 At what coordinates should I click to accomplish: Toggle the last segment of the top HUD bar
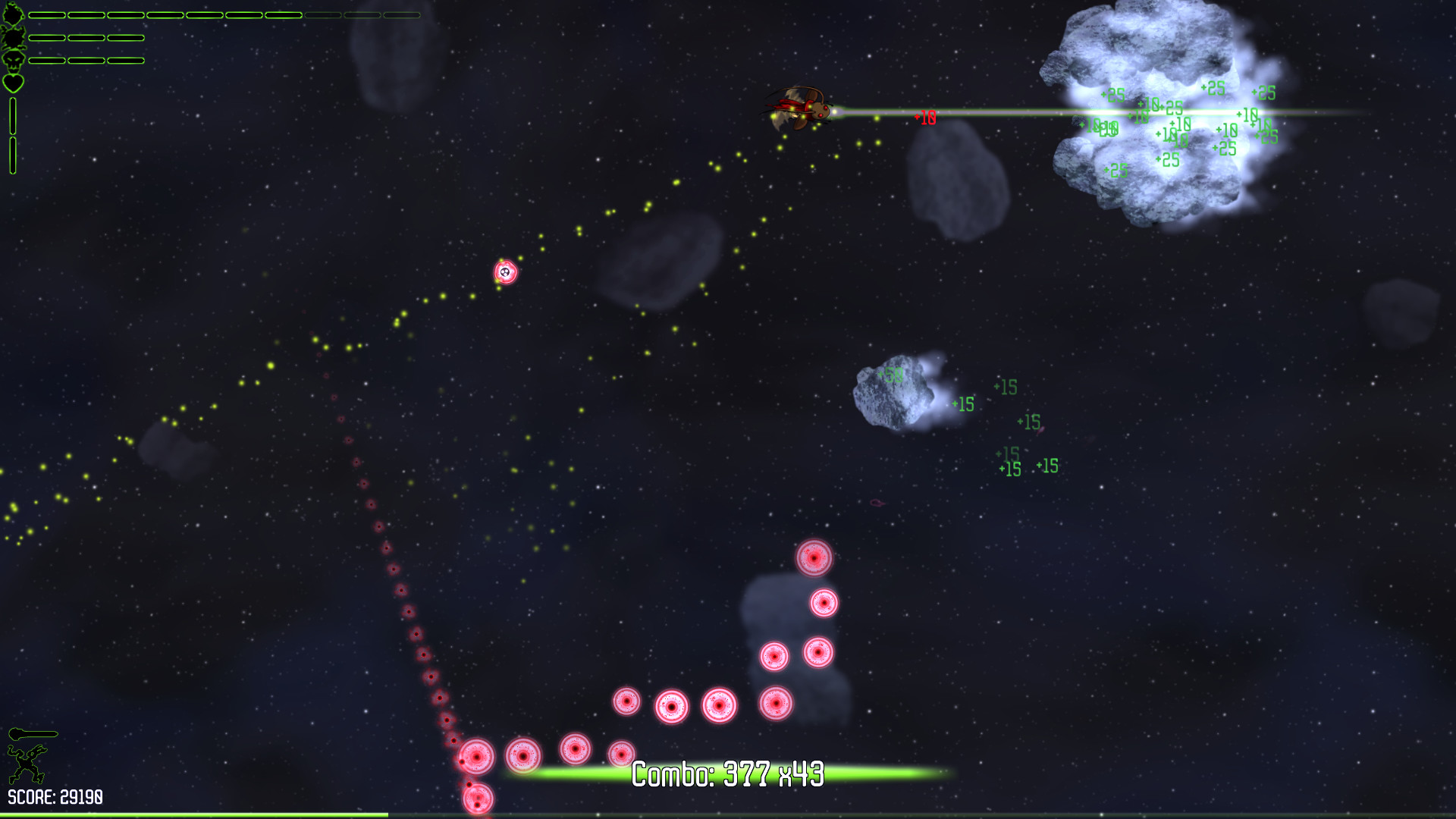402,15
